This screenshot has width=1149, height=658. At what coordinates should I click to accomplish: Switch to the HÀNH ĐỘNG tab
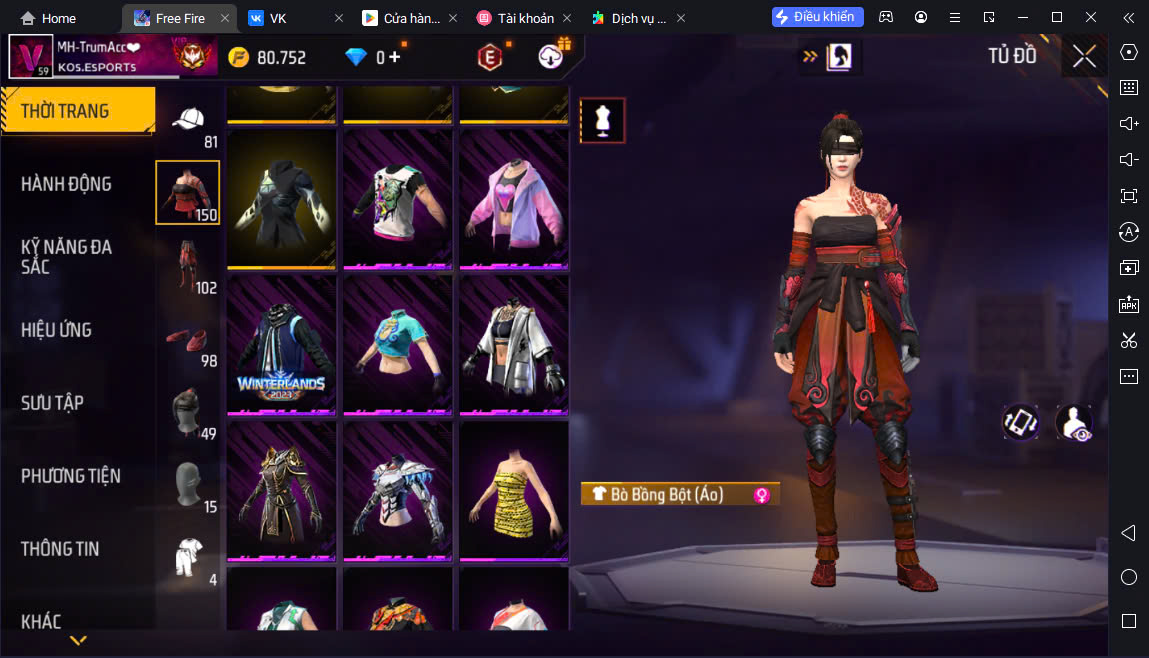[x=66, y=184]
